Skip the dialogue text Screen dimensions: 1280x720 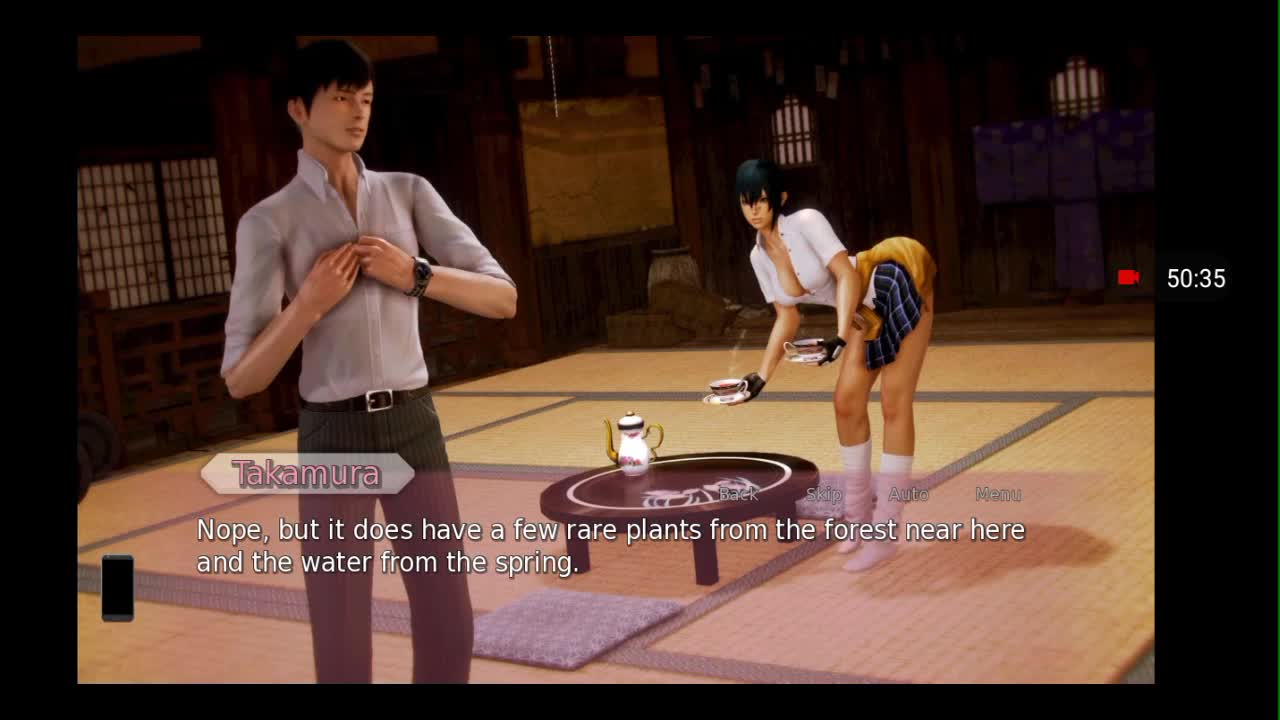tap(823, 494)
